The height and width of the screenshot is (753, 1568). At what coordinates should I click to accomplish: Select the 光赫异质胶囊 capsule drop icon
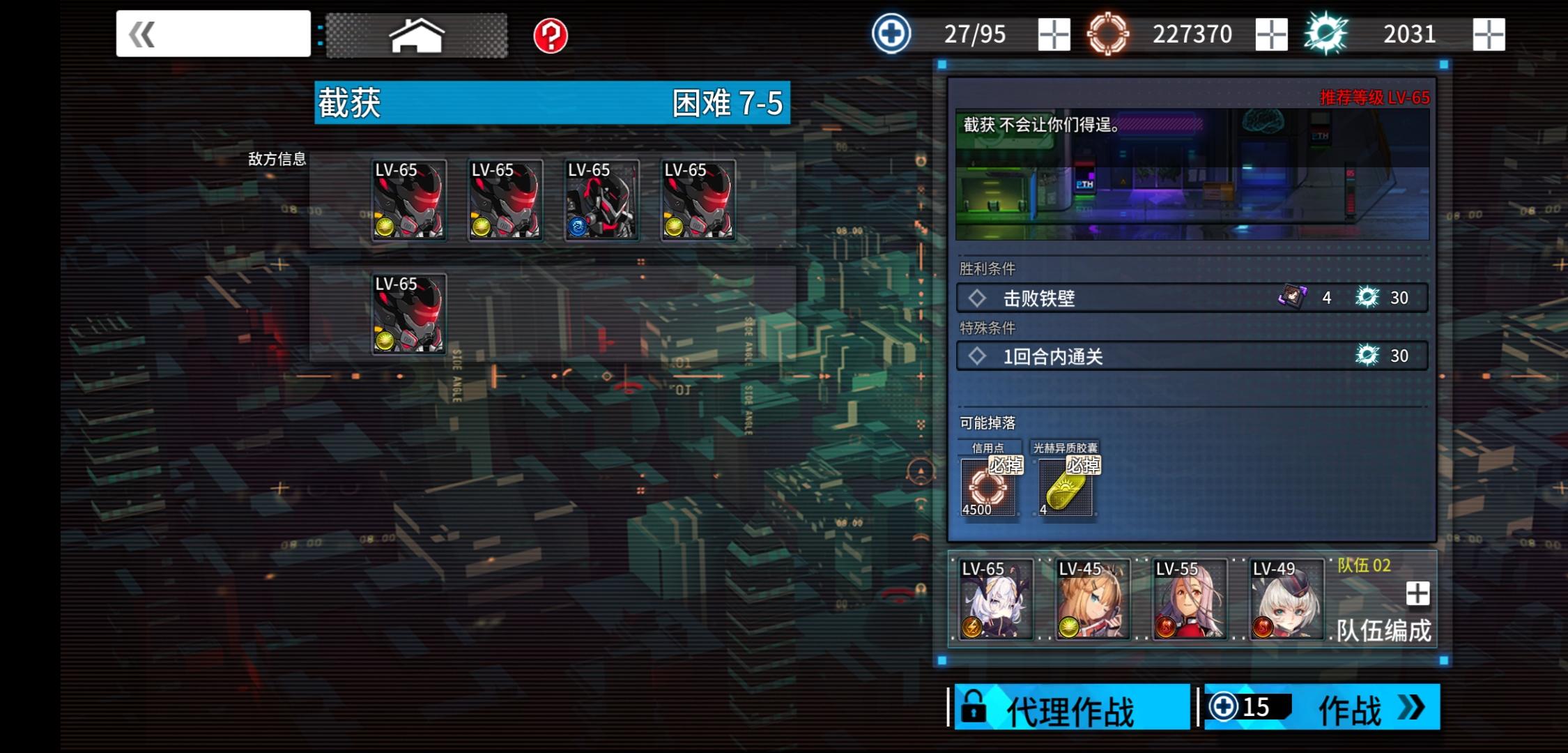[1065, 486]
